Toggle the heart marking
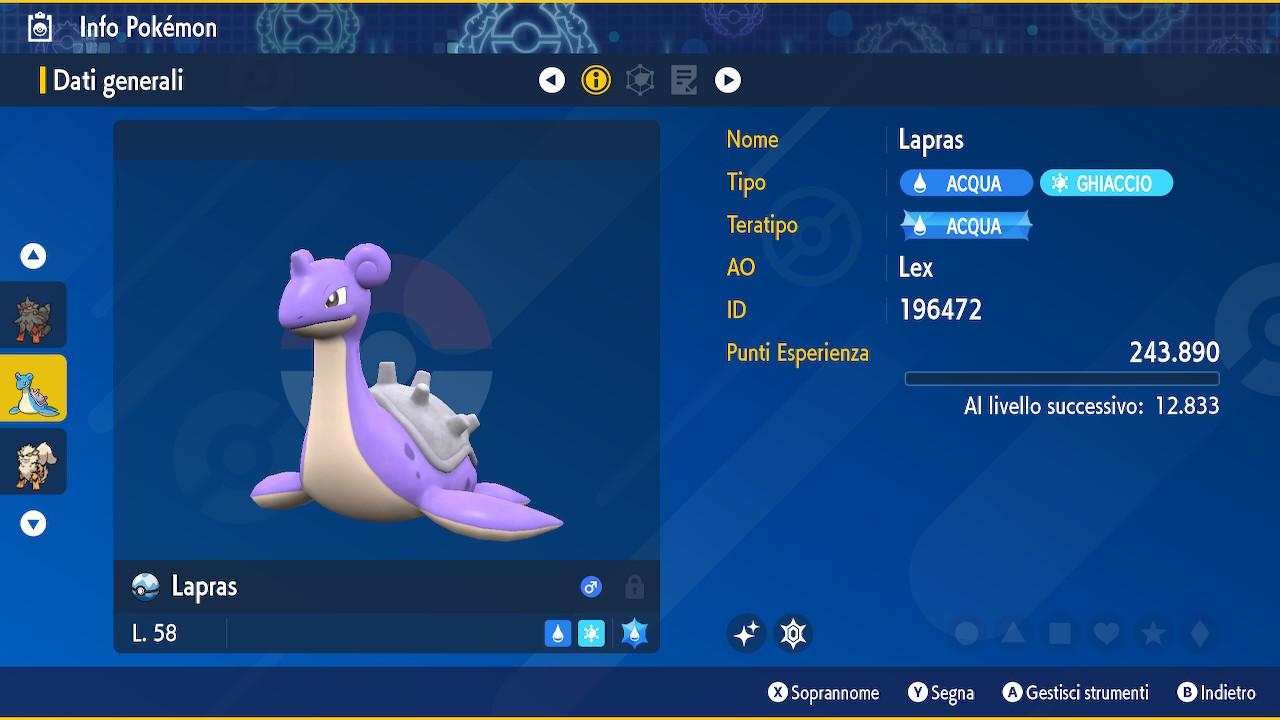The width and height of the screenshot is (1280, 720). click(x=1106, y=633)
